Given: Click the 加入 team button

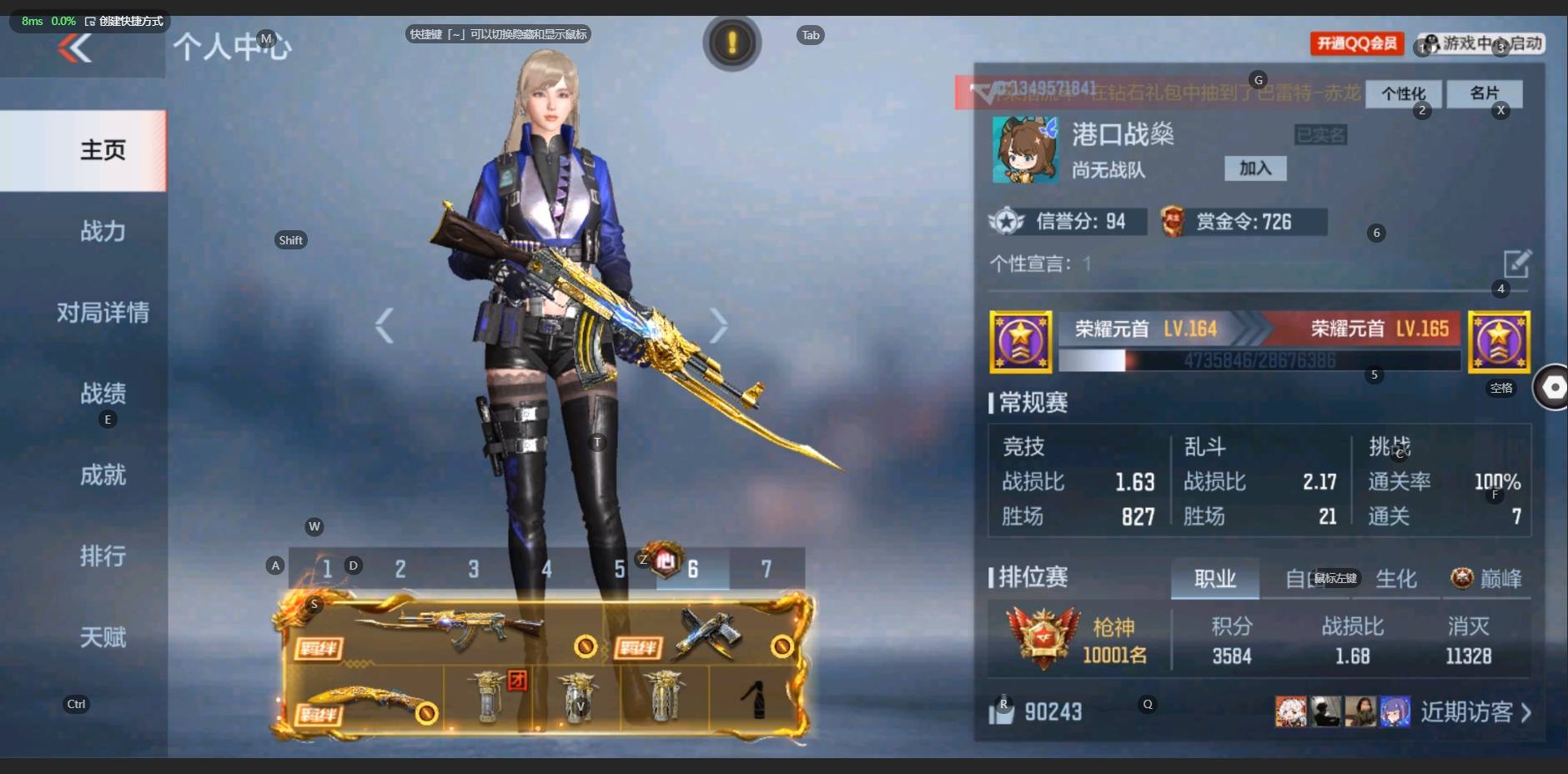Looking at the screenshot, I should click(1254, 168).
